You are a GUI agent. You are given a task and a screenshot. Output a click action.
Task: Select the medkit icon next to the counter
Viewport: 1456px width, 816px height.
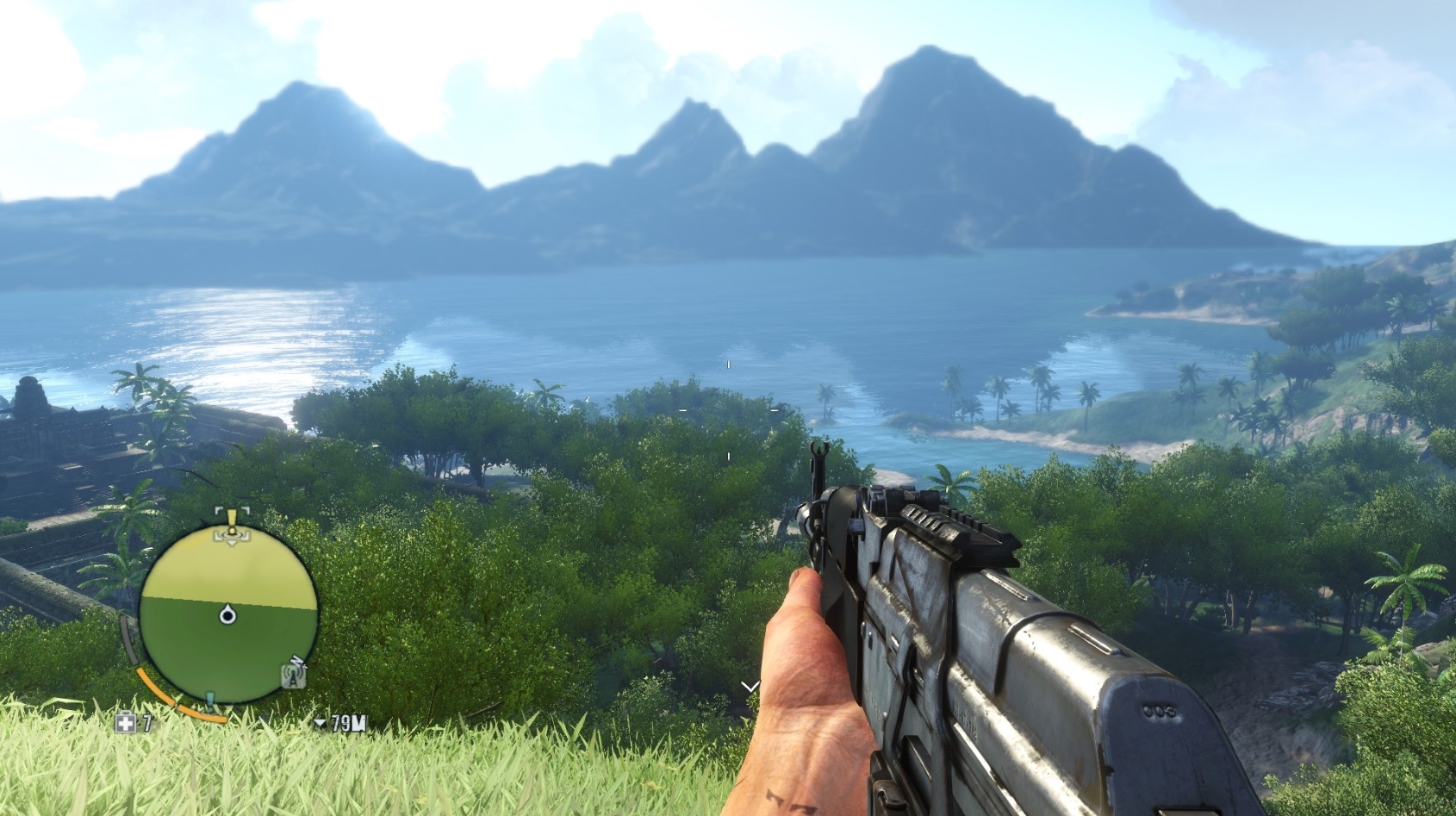point(127,724)
